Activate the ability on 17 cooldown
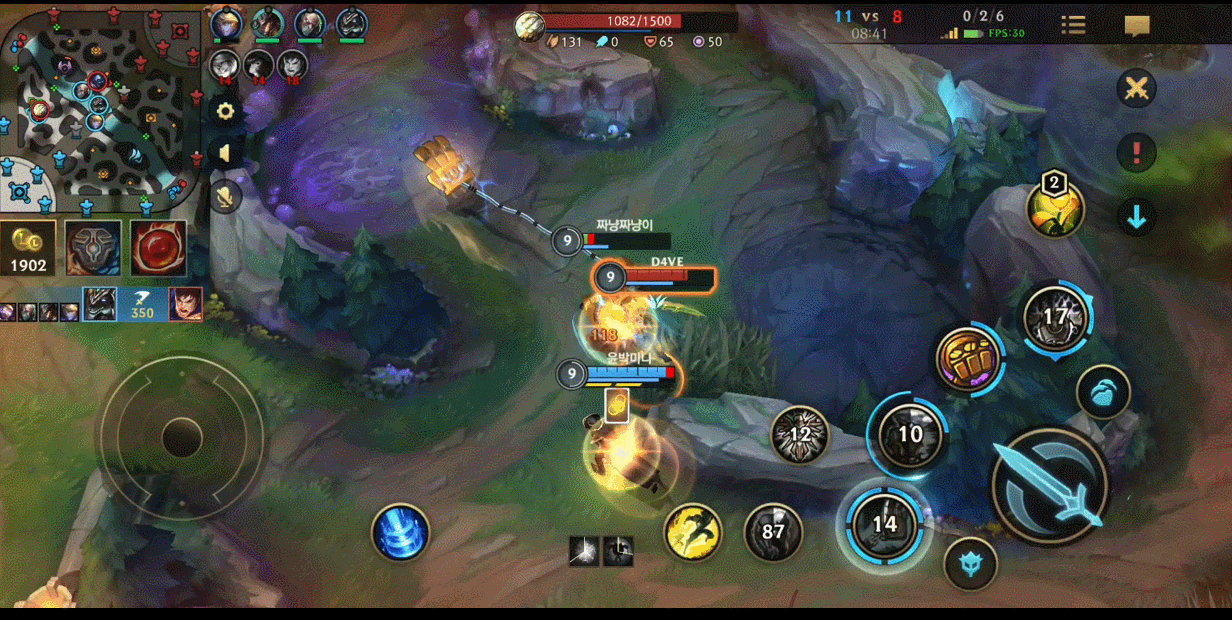The width and height of the screenshot is (1232, 620). pyautogui.click(x=1056, y=318)
